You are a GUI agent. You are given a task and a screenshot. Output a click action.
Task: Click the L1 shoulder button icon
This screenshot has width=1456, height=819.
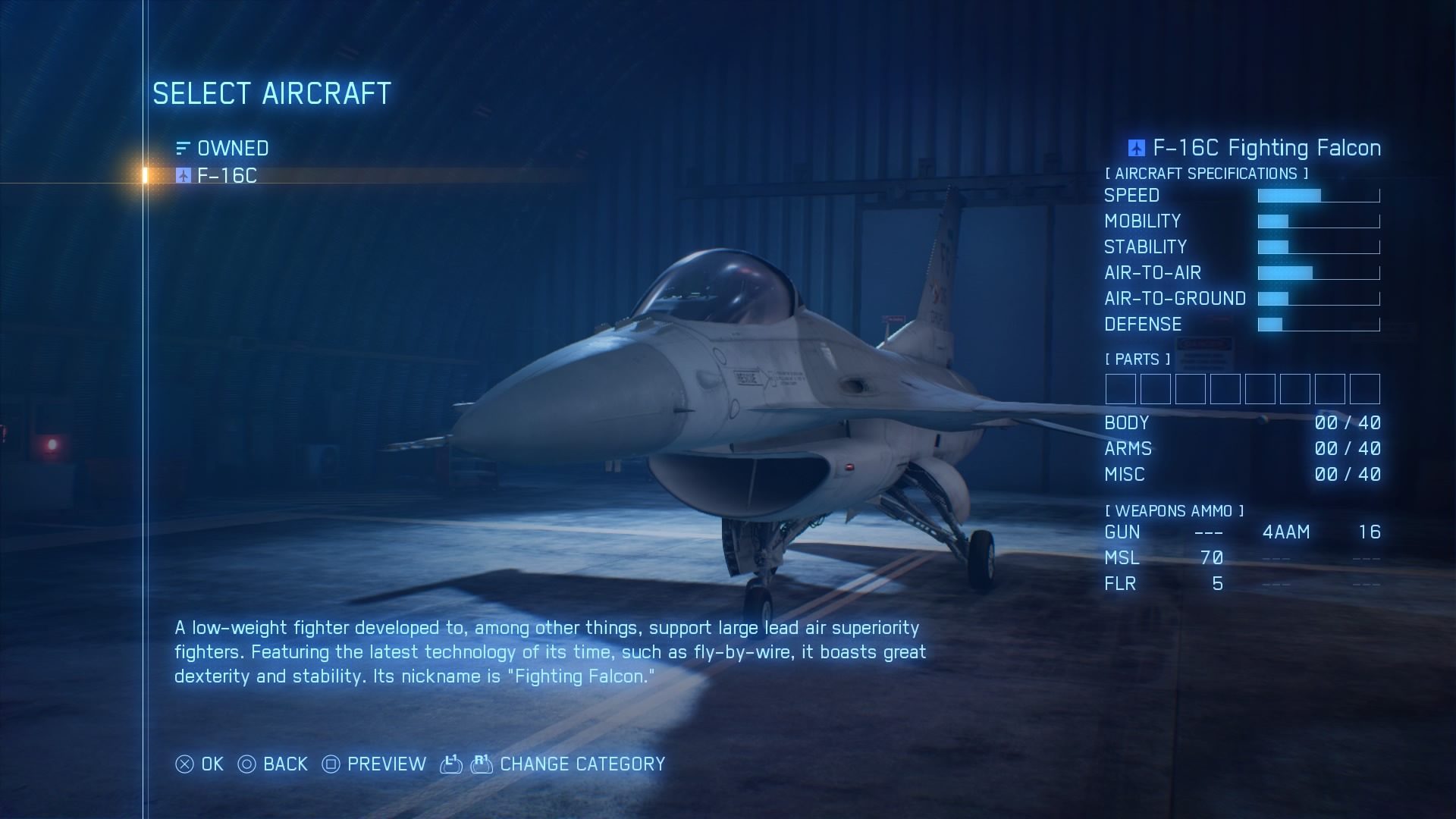tap(450, 764)
